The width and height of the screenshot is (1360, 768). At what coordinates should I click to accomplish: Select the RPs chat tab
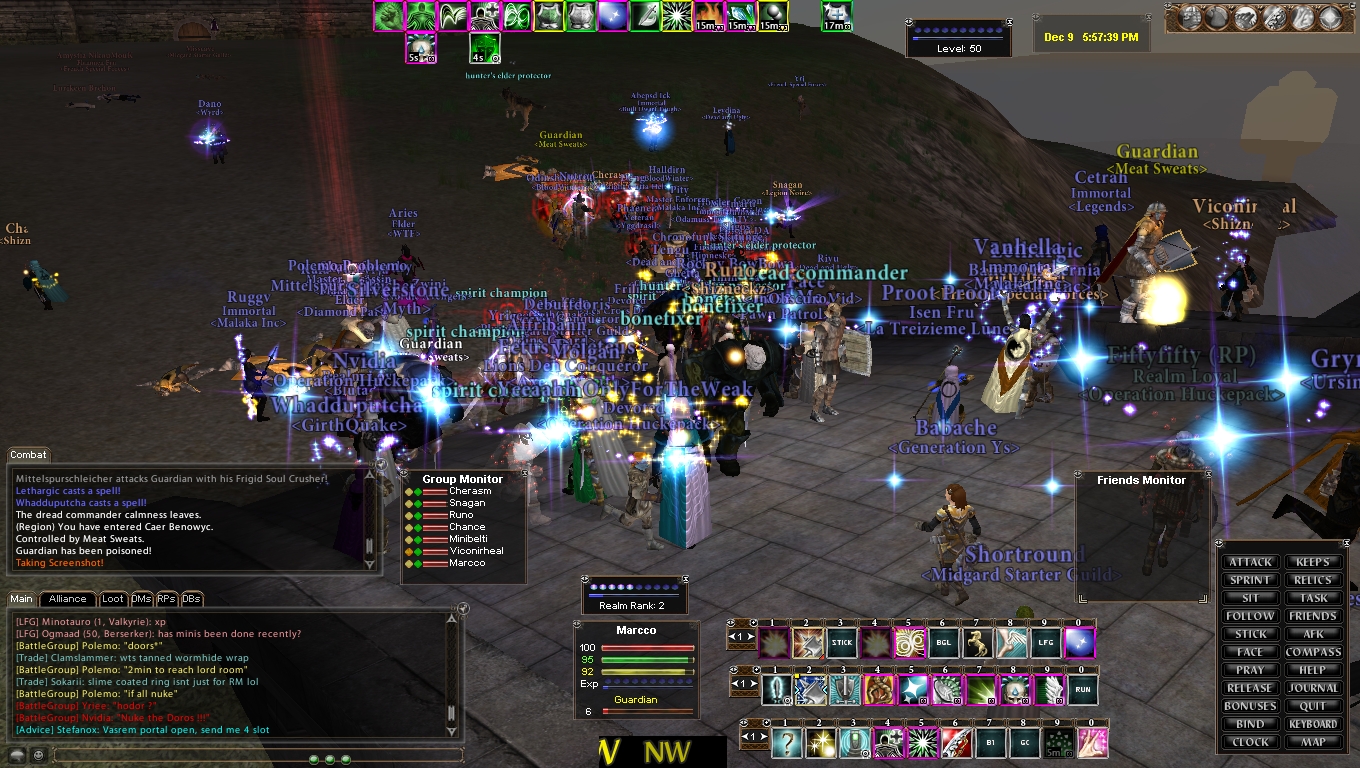click(166, 599)
